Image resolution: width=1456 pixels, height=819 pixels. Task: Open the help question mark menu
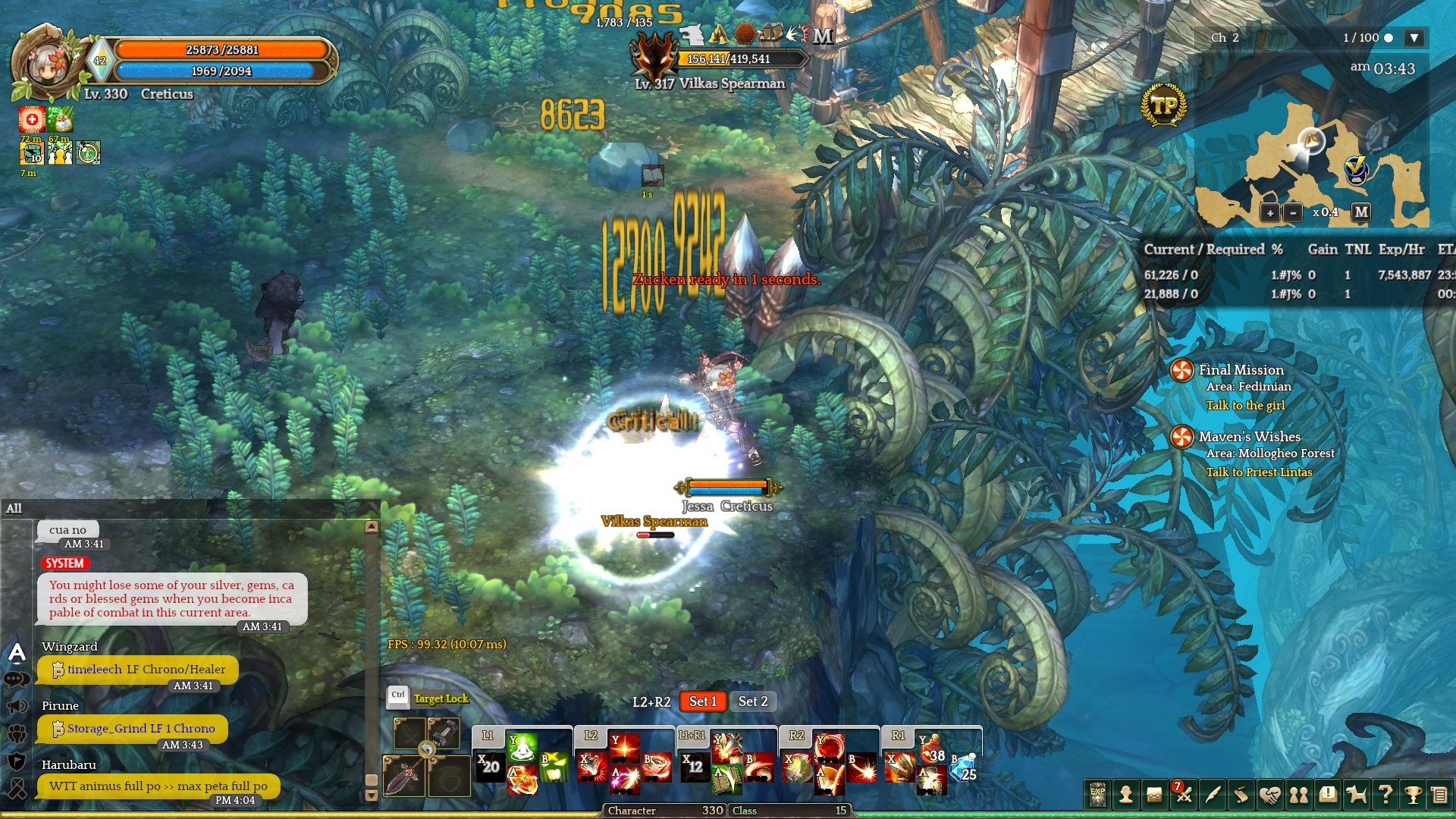click(1385, 795)
